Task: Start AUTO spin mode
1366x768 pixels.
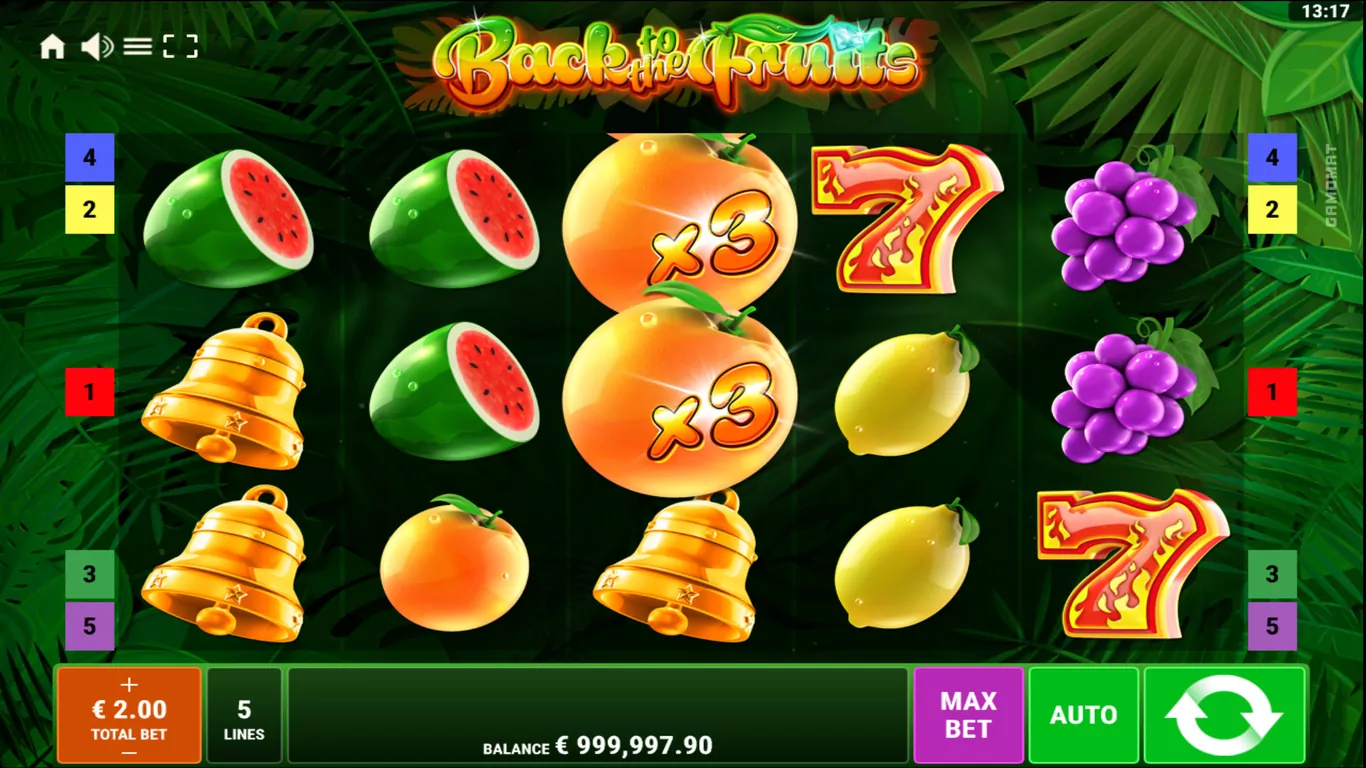Action: click(1083, 715)
